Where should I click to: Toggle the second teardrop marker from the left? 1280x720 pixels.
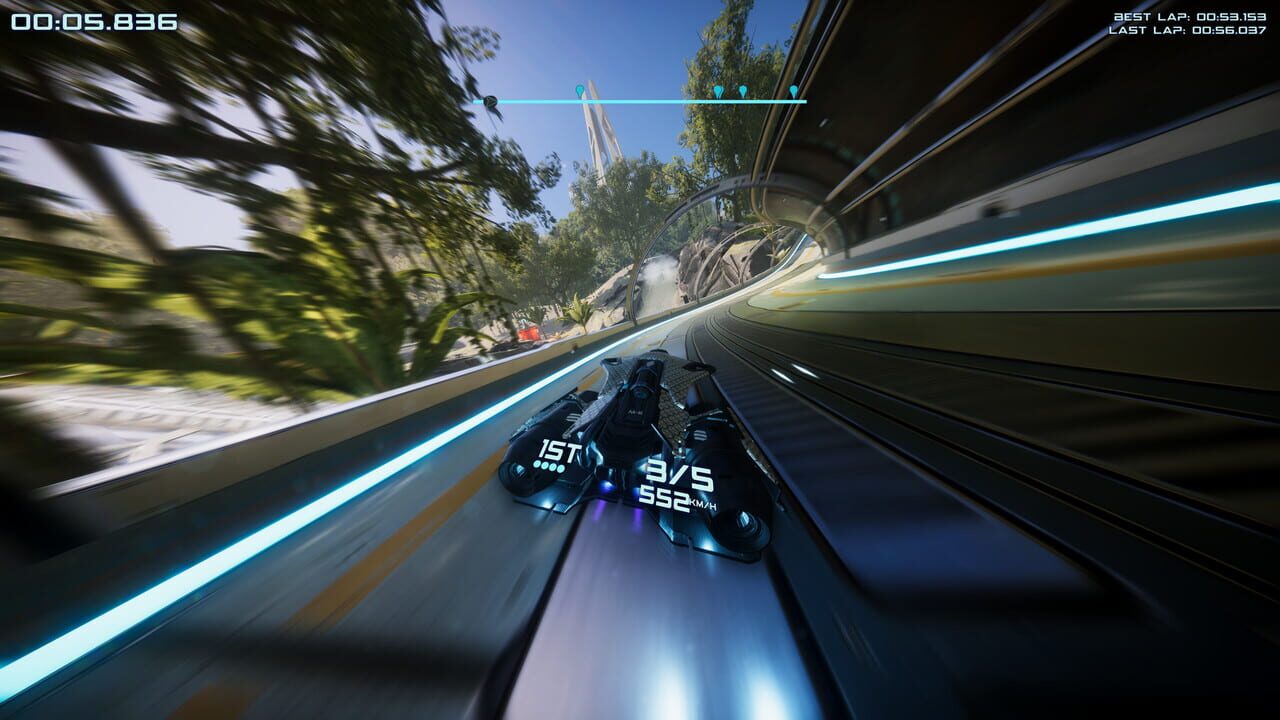[720, 90]
